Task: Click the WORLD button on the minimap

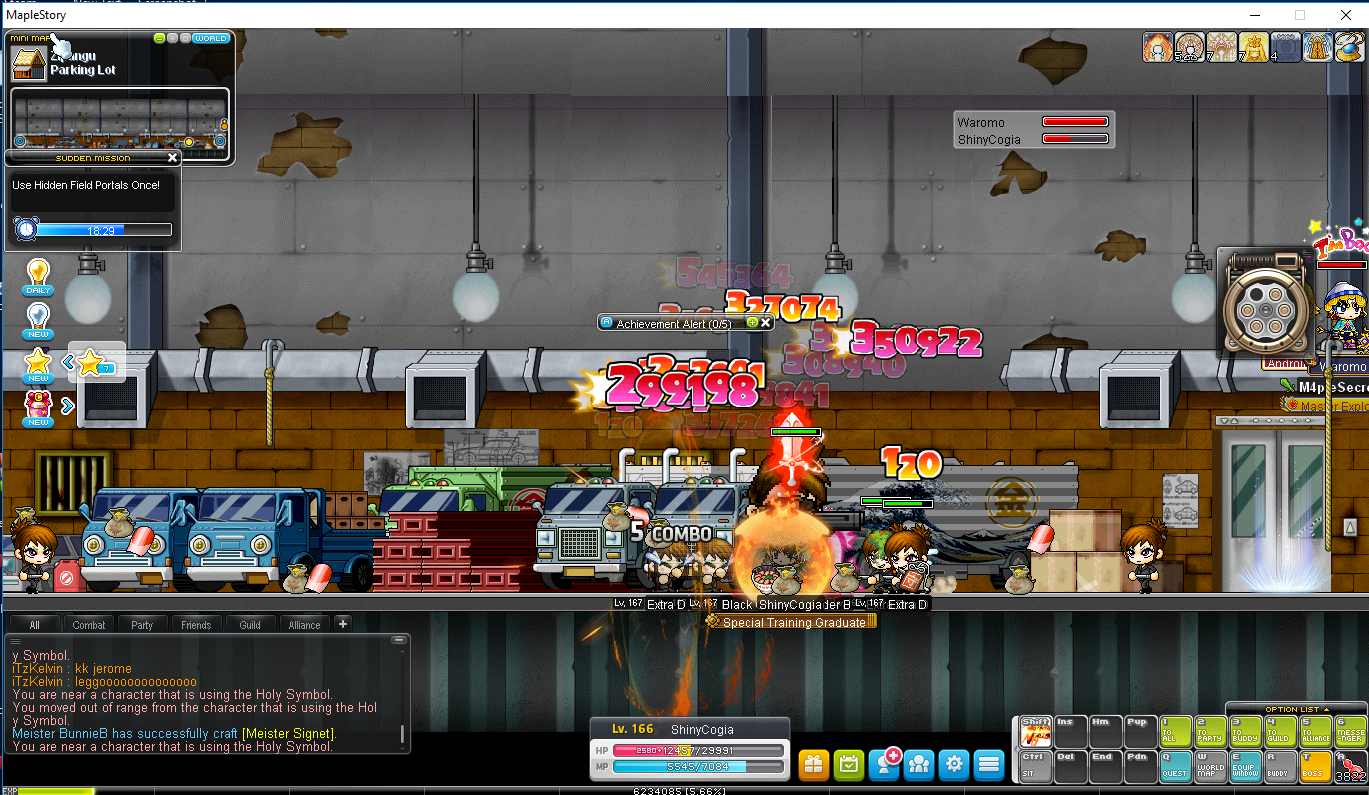Action: pos(209,39)
